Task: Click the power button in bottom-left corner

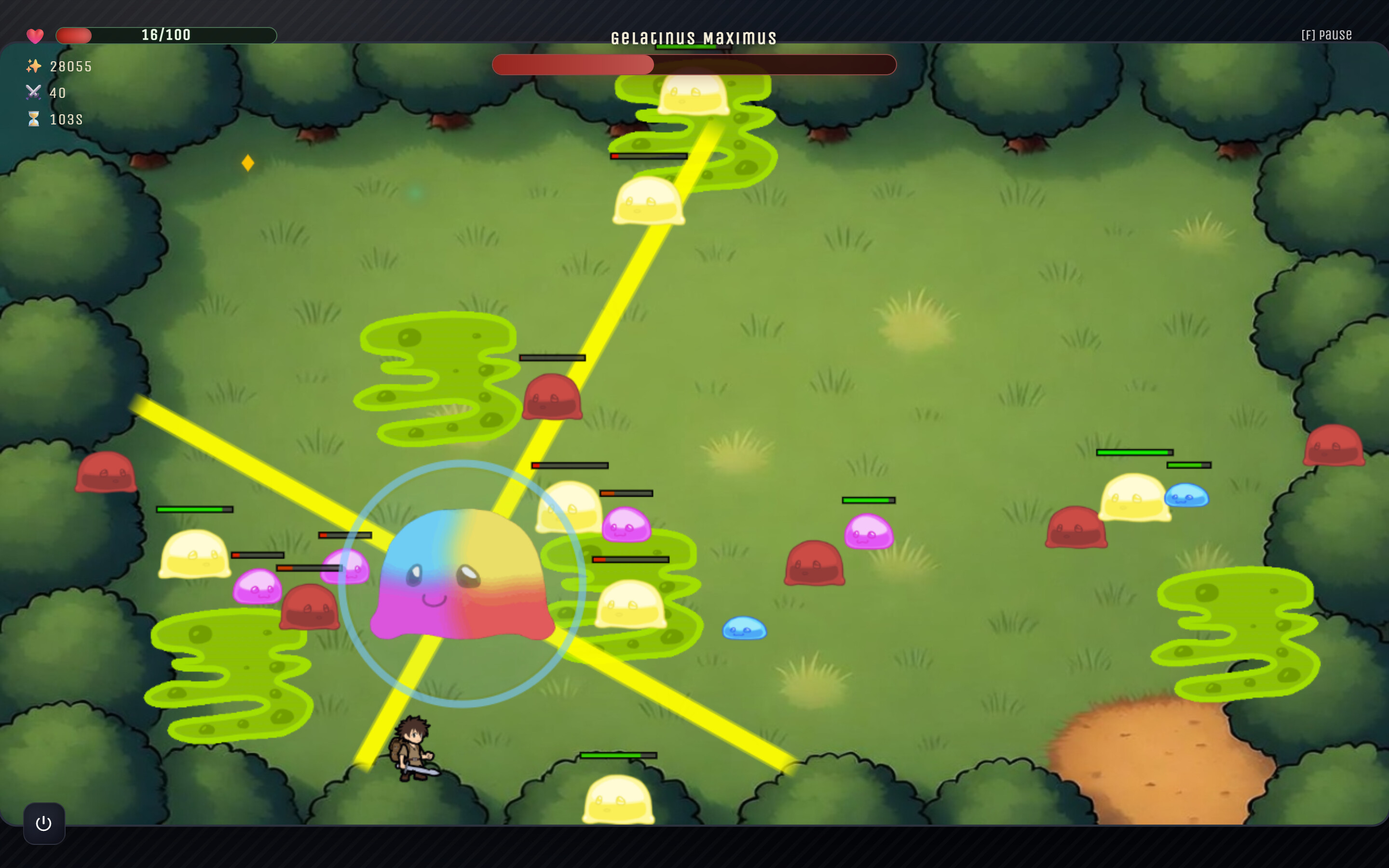Action: point(43,822)
